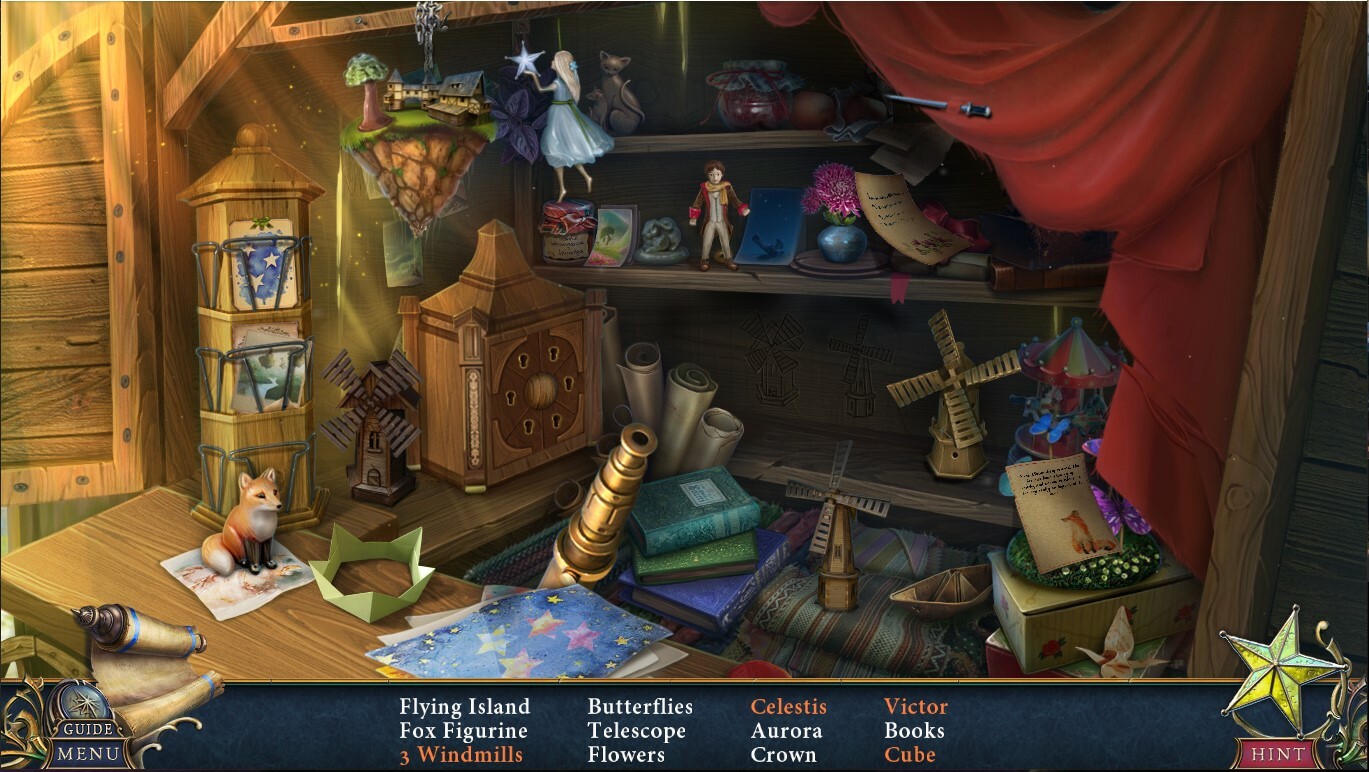Click the orange 'Celestis' word
Image resolution: width=1369 pixels, height=772 pixels.
(x=789, y=706)
